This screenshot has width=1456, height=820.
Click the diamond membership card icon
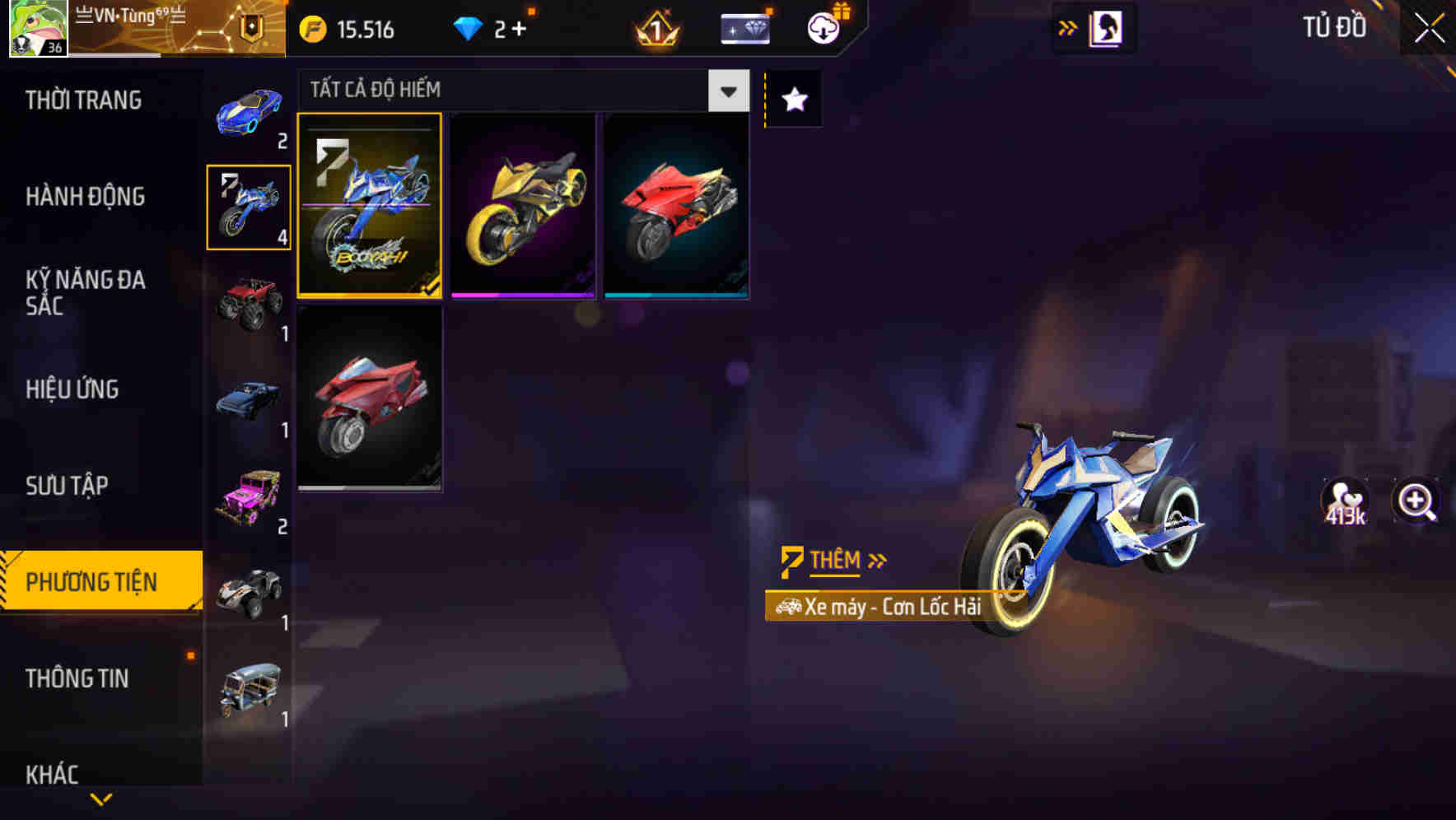744,28
